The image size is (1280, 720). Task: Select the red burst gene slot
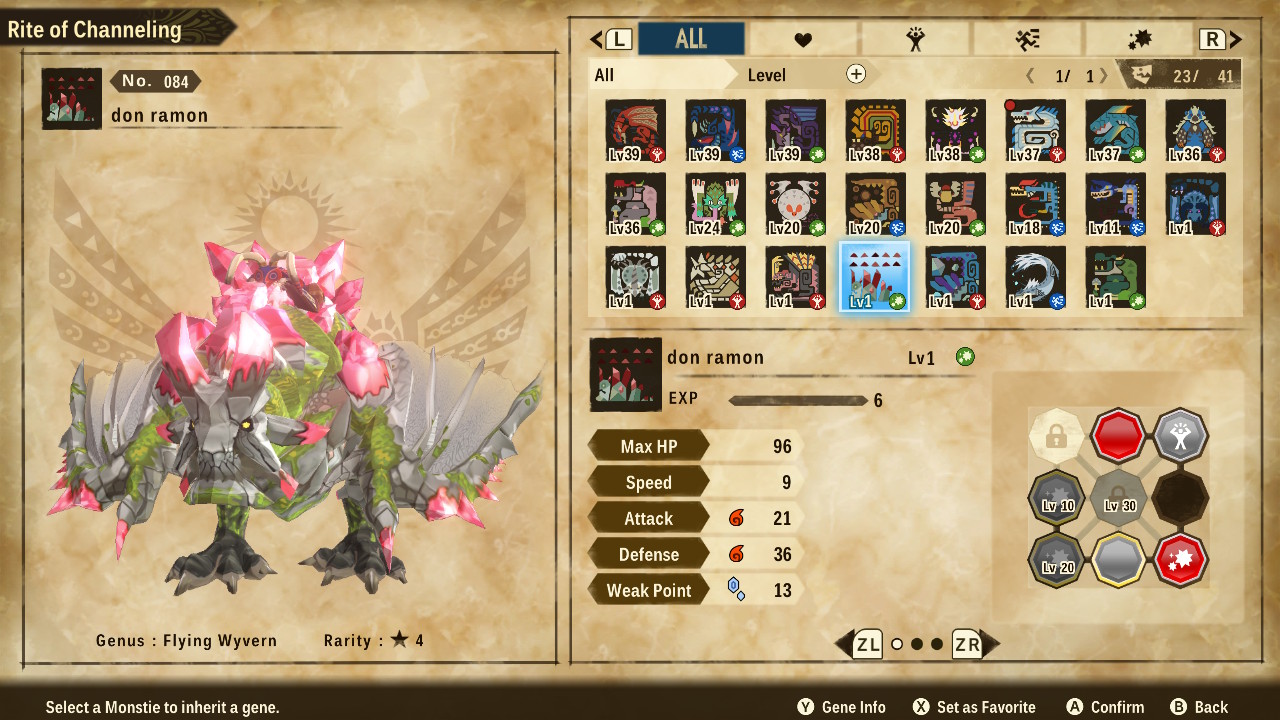click(1180, 558)
